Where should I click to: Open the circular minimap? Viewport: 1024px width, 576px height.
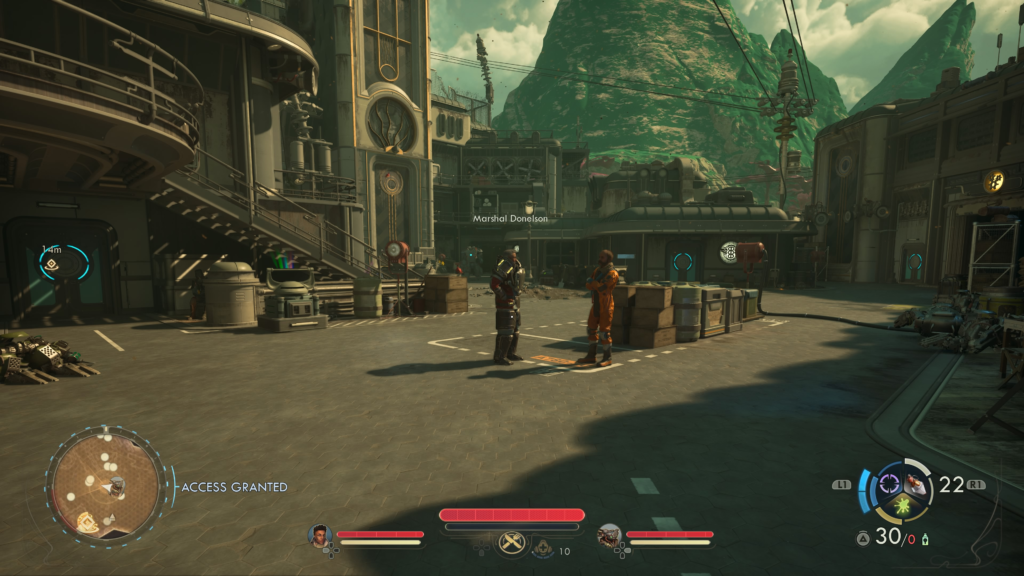pyautogui.click(x=105, y=486)
